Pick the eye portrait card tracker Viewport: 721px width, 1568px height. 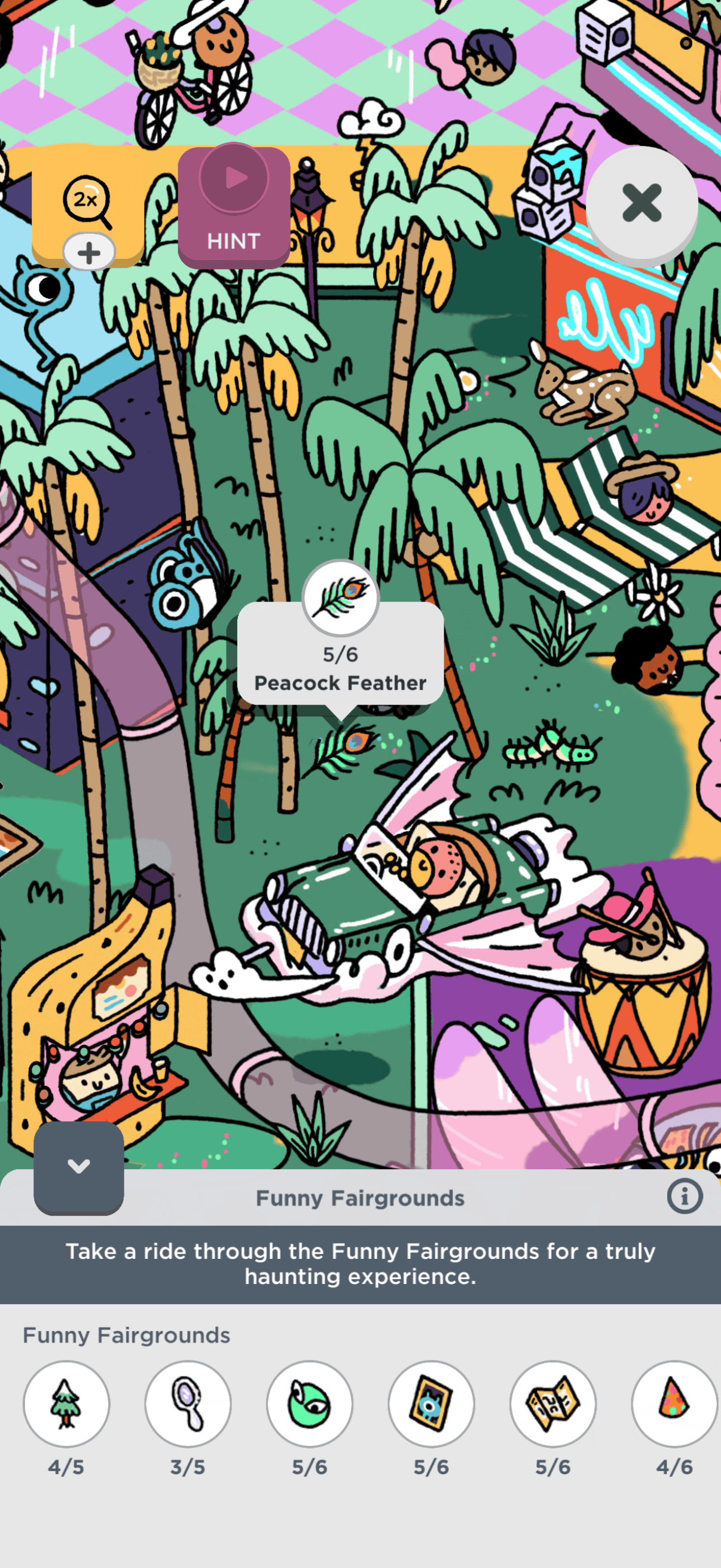(432, 1404)
